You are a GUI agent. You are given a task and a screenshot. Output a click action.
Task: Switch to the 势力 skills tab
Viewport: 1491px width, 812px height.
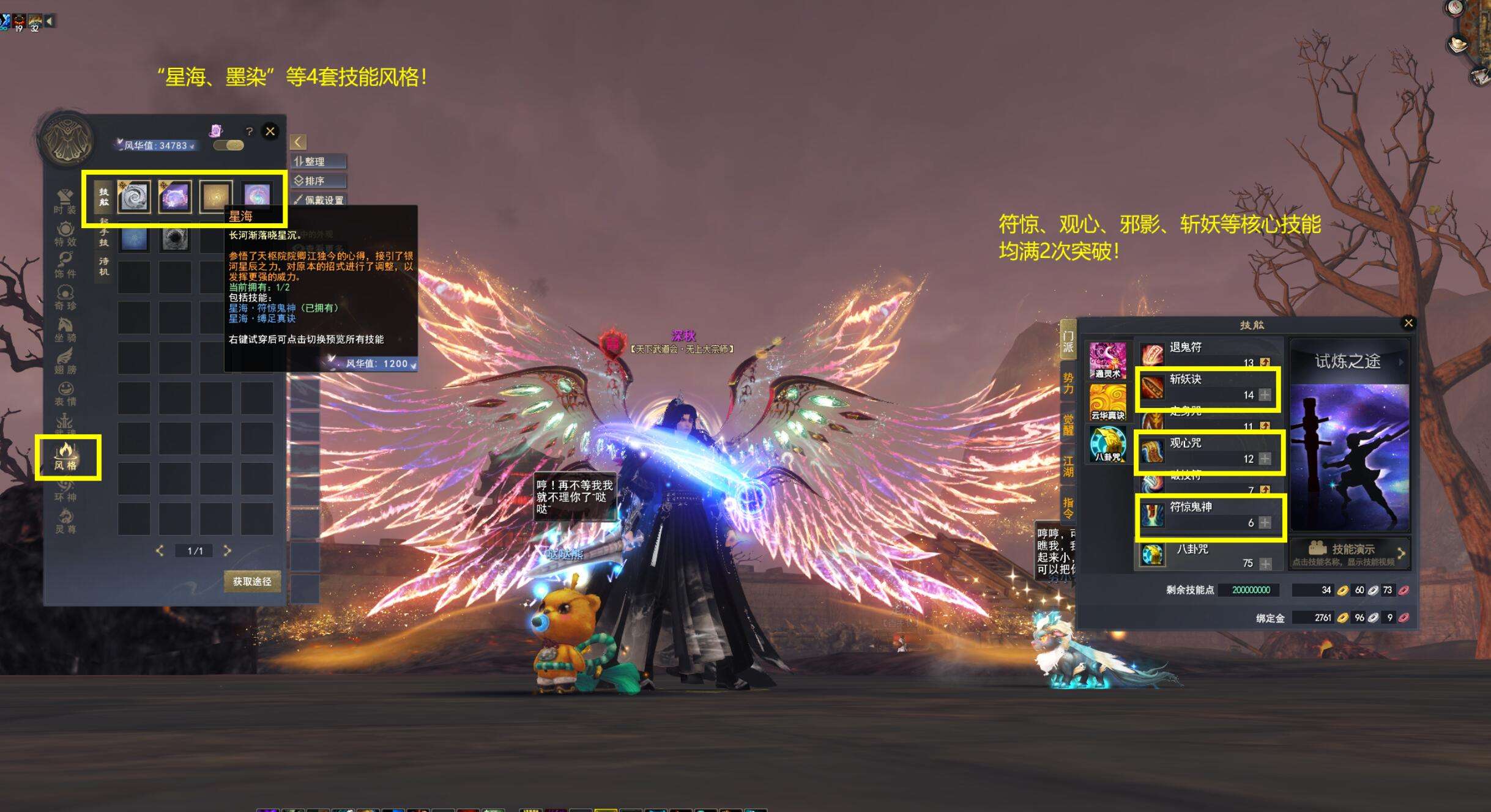pos(1068,383)
